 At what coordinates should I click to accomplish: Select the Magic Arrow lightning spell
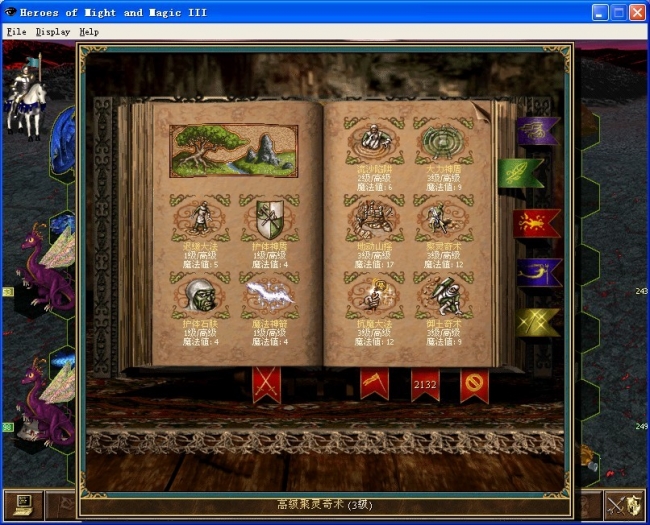pyautogui.click(x=270, y=295)
